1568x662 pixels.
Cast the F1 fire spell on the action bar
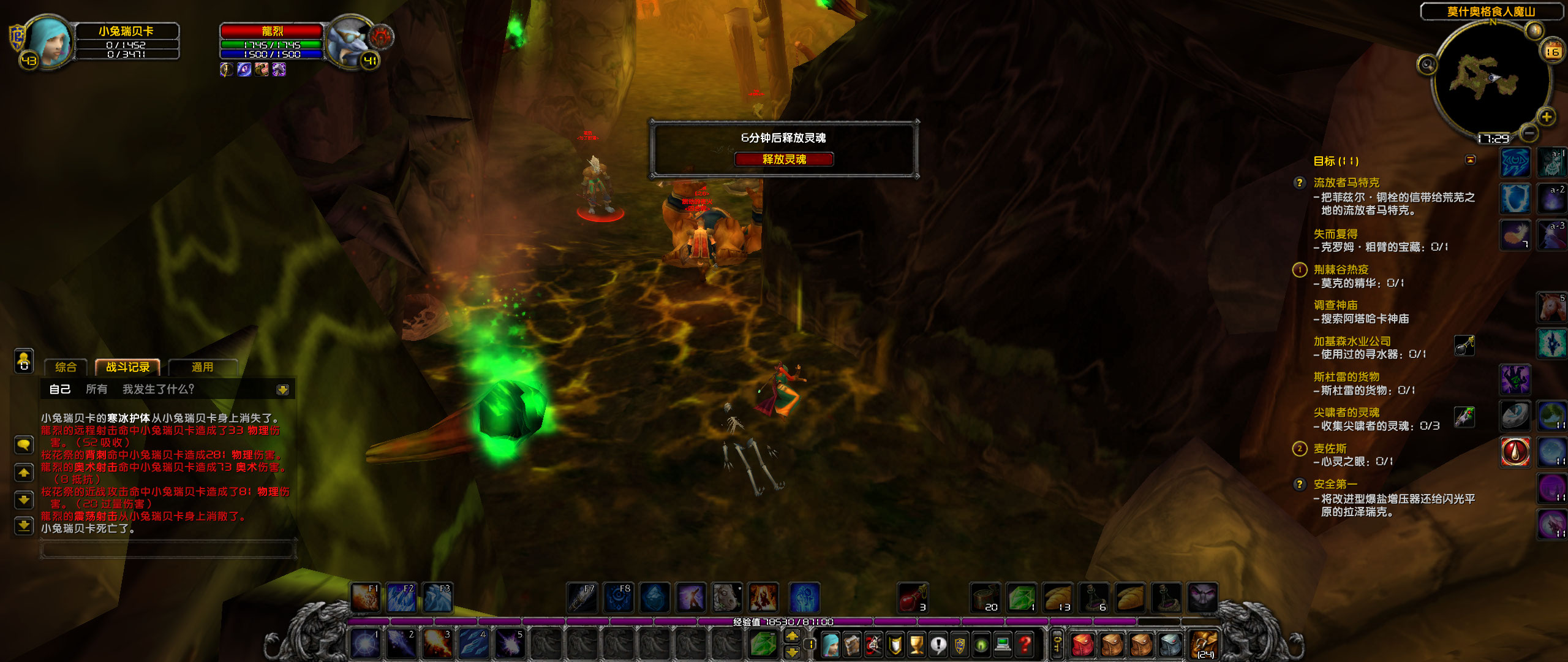pos(364,599)
